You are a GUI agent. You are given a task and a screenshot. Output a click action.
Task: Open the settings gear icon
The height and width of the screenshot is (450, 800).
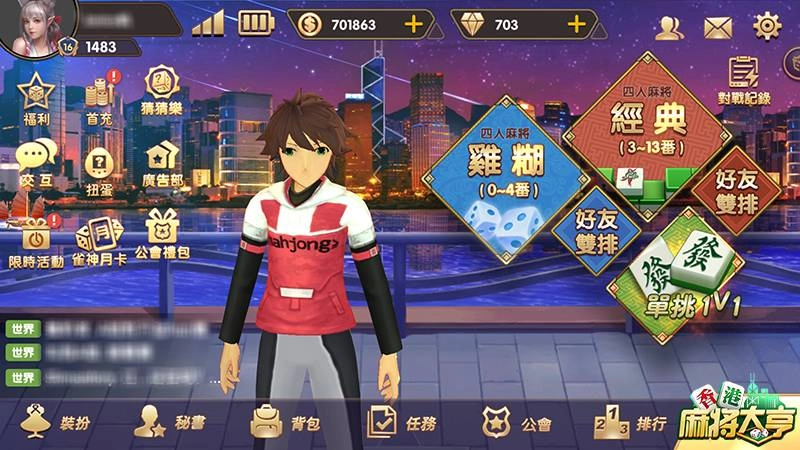pyautogui.click(x=767, y=25)
